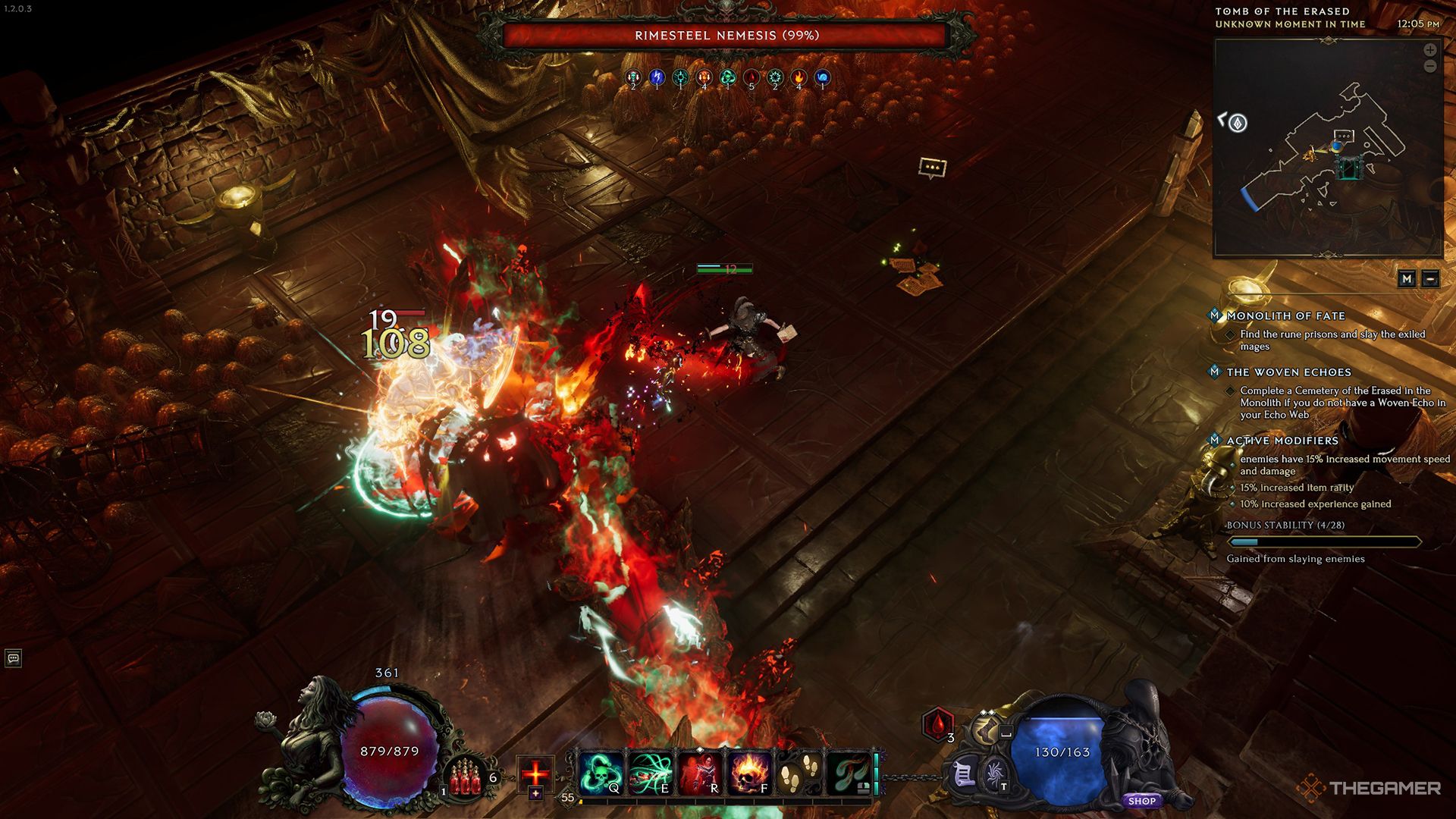Image resolution: width=1456 pixels, height=819 pixels.
Task: Click the portal marker on the minimap
Action: click(1349, 168)
